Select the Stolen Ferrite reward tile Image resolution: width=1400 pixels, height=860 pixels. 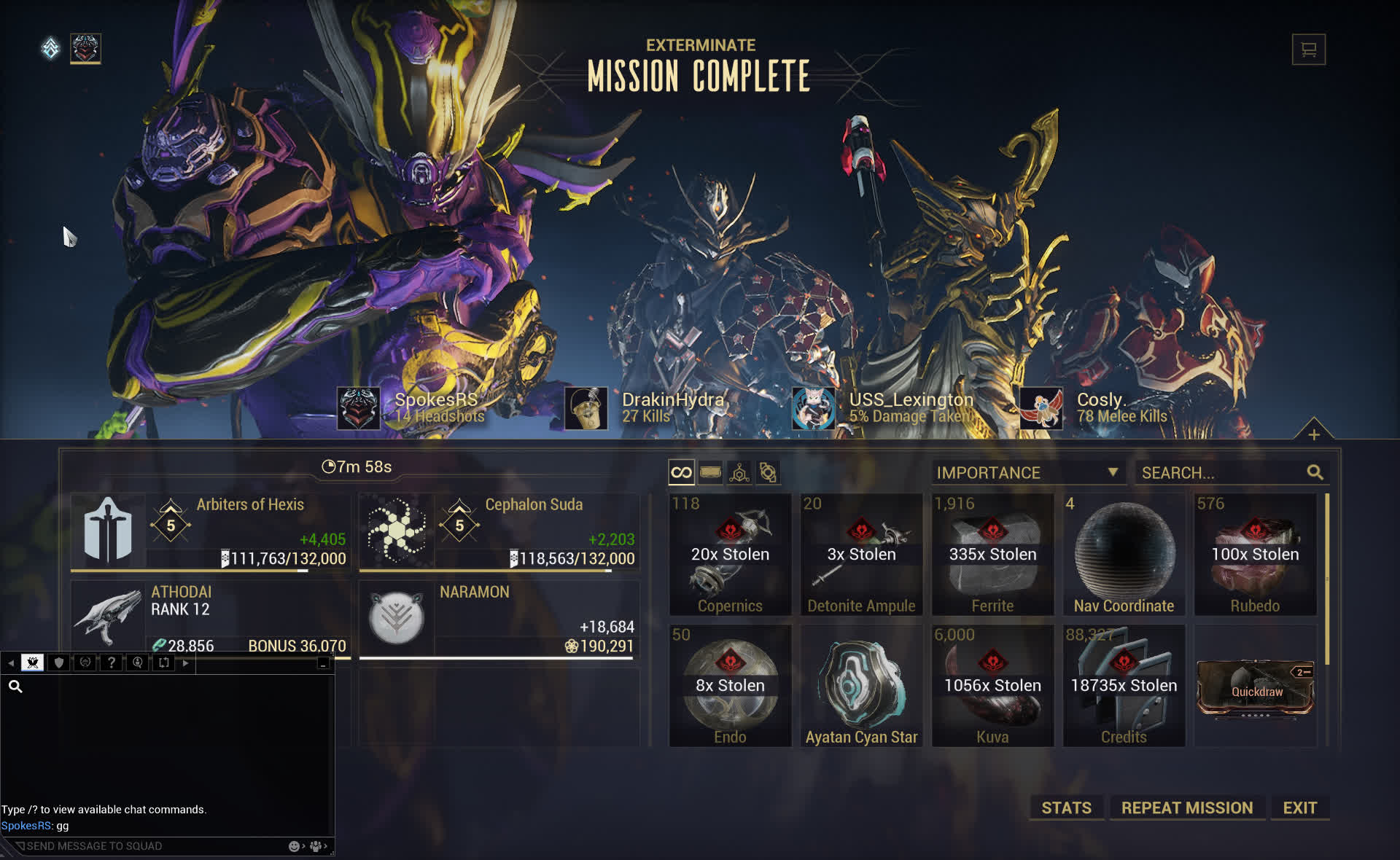coord(992,555)
